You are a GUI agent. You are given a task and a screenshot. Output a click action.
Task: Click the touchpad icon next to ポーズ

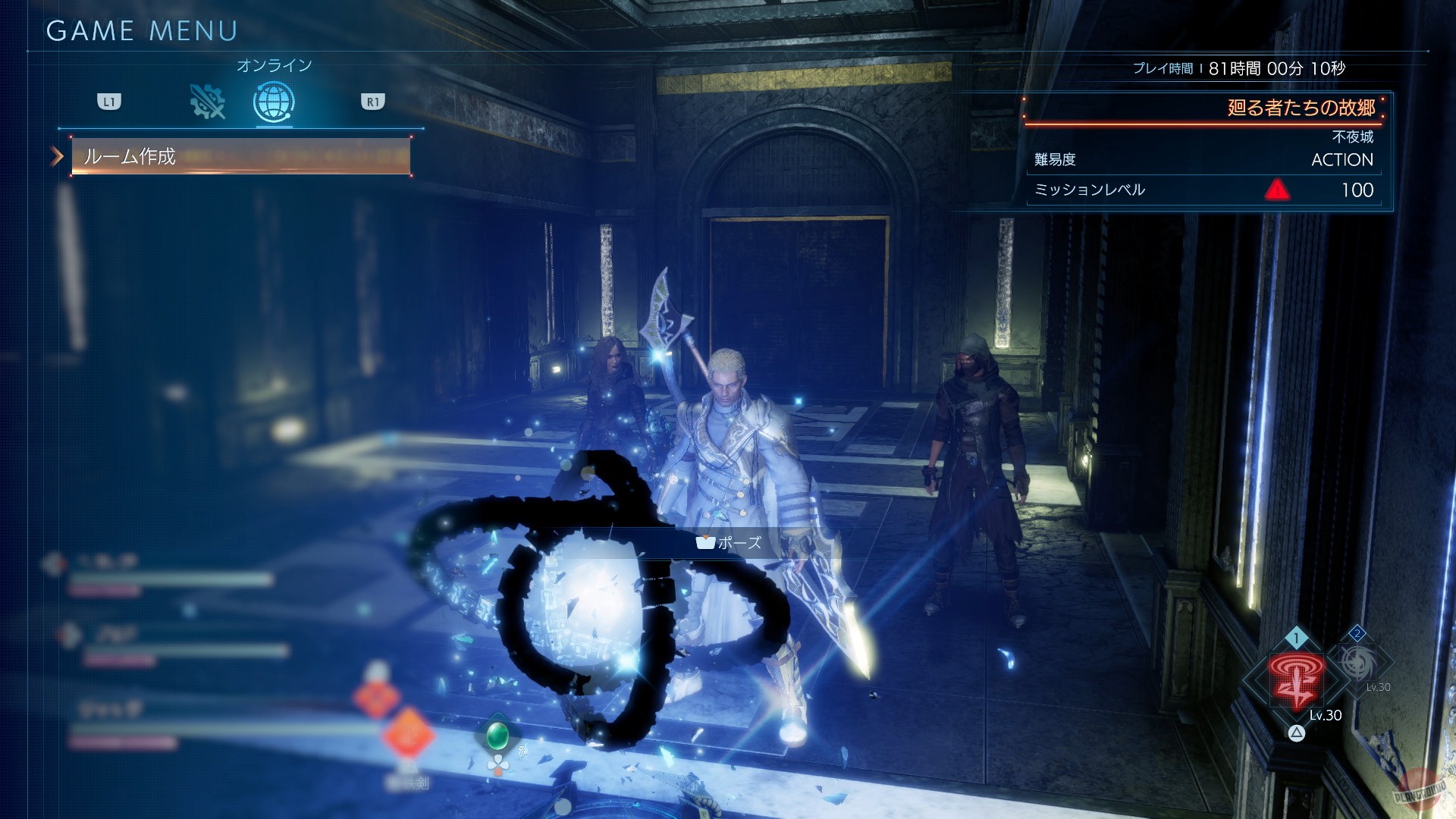(x=706, y=543)
